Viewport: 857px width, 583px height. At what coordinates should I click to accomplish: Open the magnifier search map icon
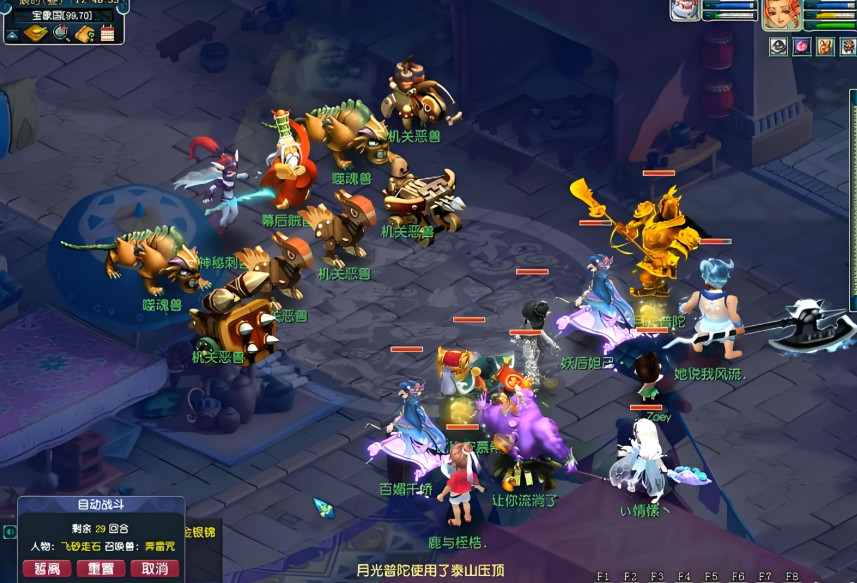pyautogui.click(x=60, y=34)
